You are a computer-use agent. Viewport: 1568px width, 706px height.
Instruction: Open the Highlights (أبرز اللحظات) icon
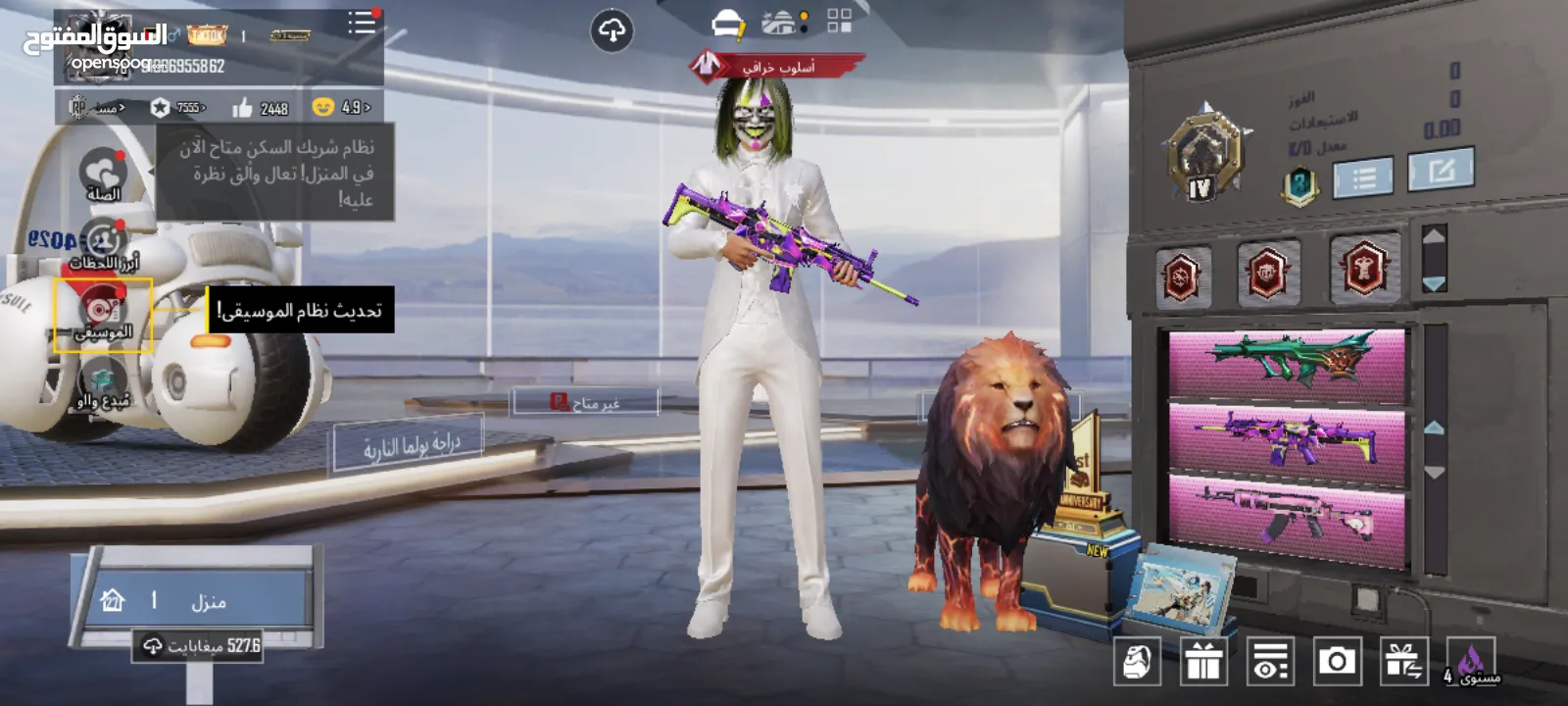coord(103,243)
